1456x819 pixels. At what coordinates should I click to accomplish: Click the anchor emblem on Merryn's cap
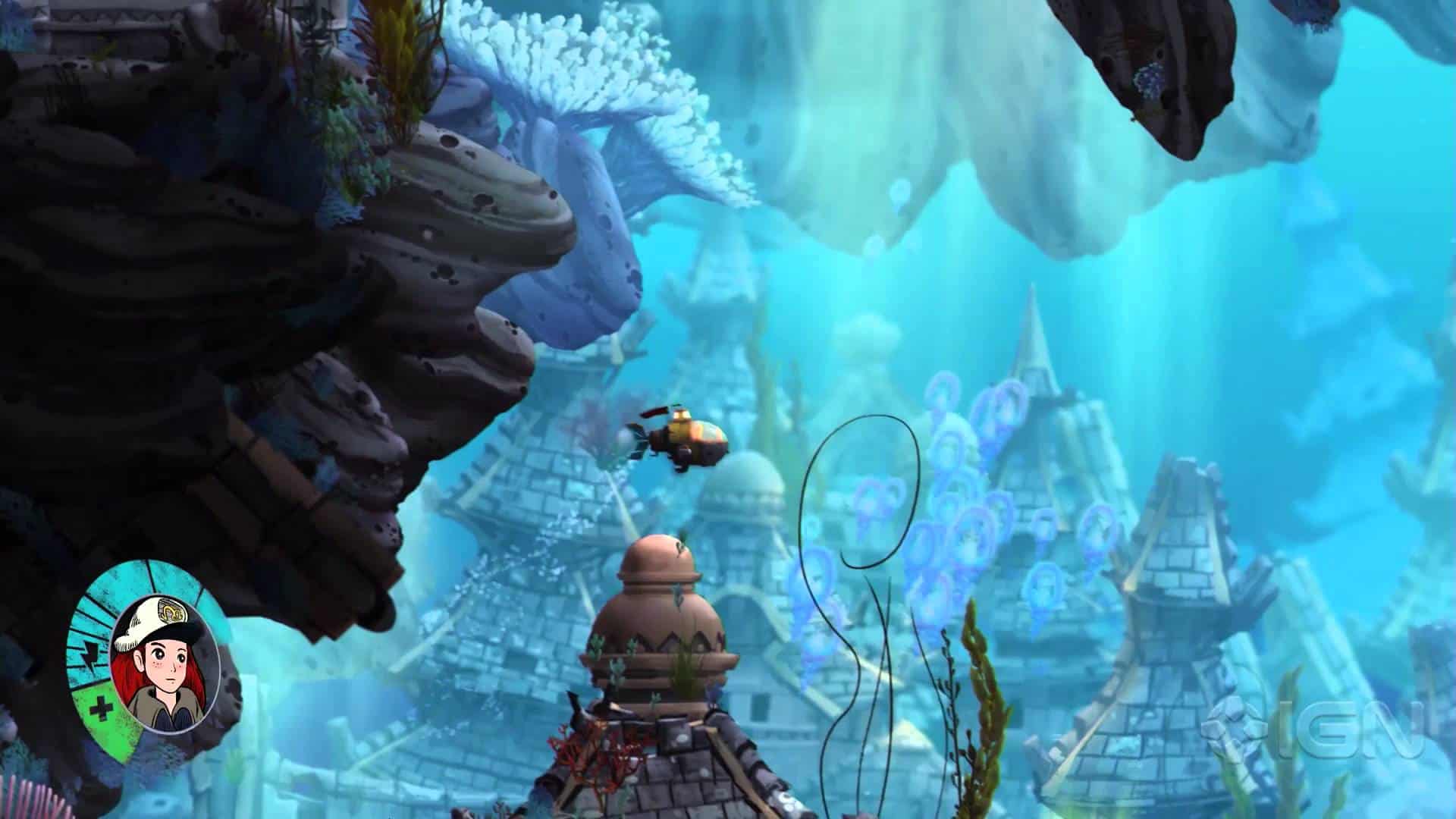tap(171, 611)
